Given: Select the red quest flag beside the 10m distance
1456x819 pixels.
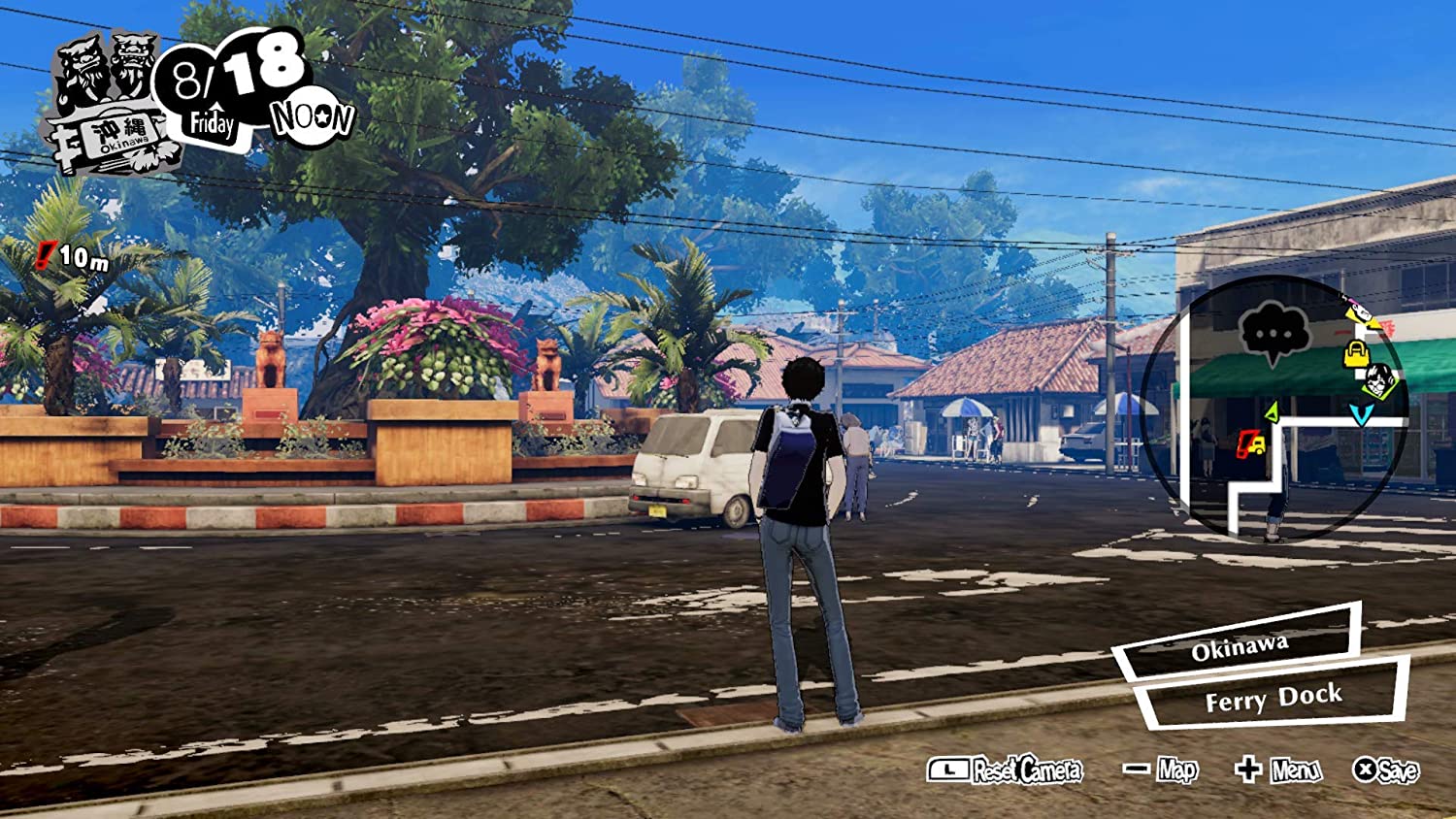Looking at the screenshot, I should click(x=44, y=254).
